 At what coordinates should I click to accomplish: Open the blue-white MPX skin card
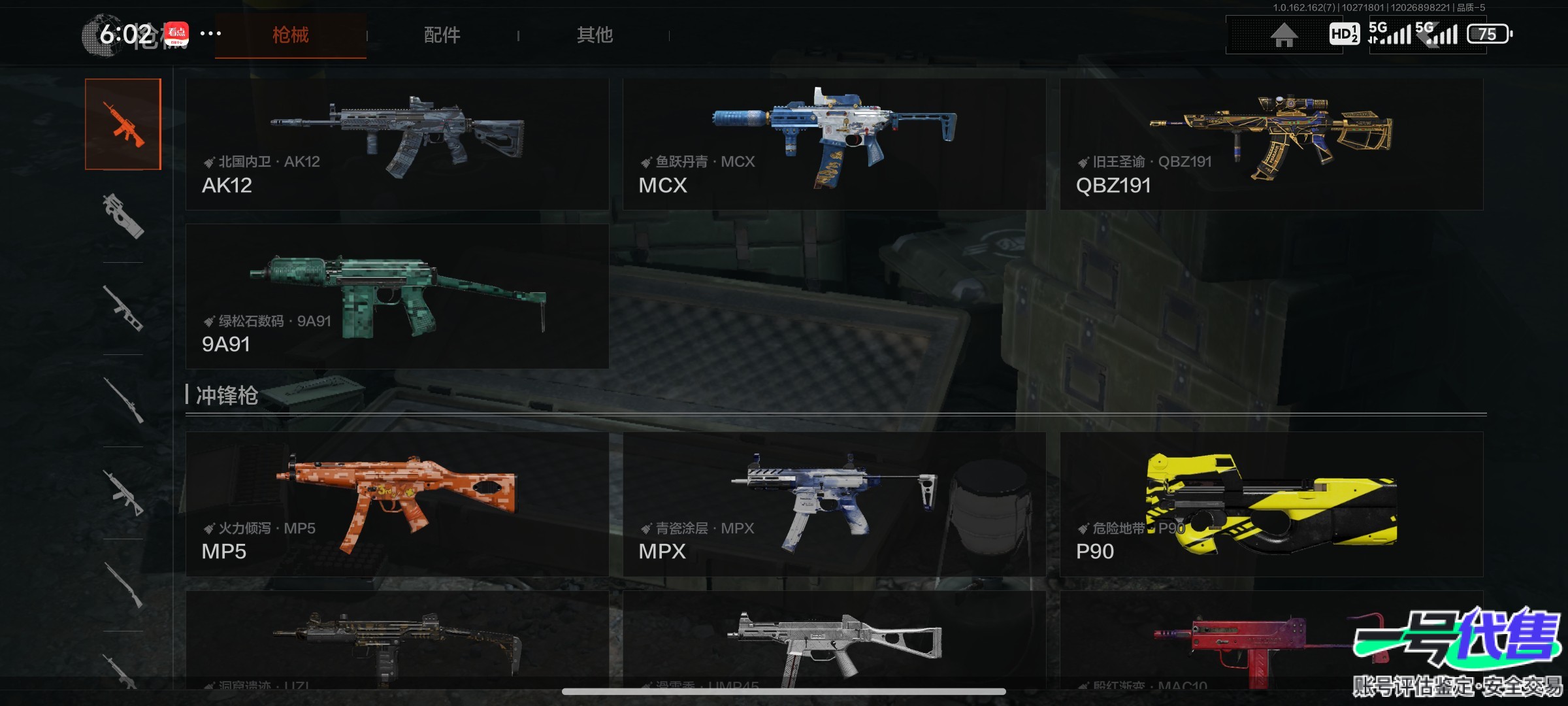[x=834, y=504]
